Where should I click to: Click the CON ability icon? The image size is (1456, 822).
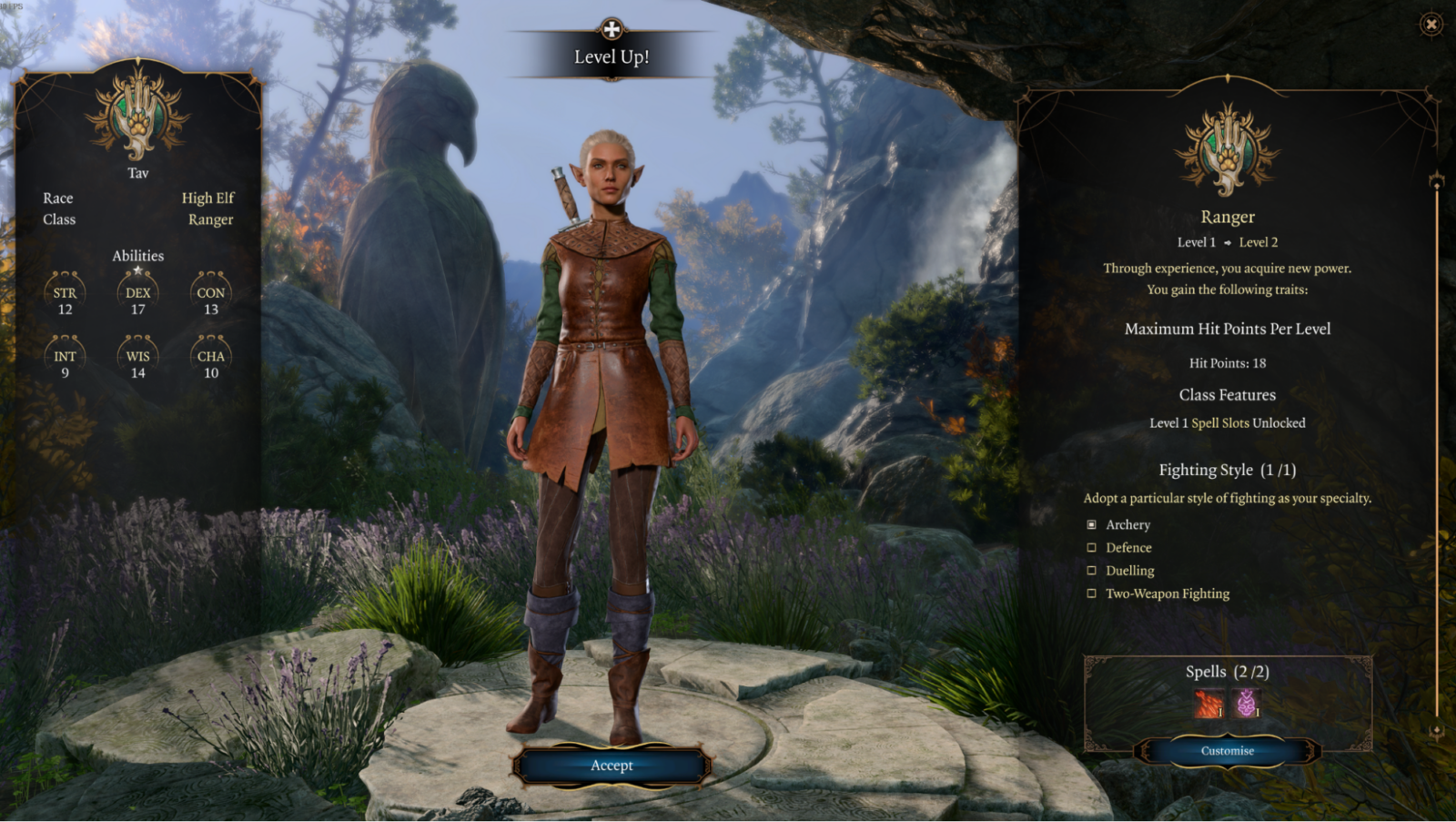coord(210,291)
